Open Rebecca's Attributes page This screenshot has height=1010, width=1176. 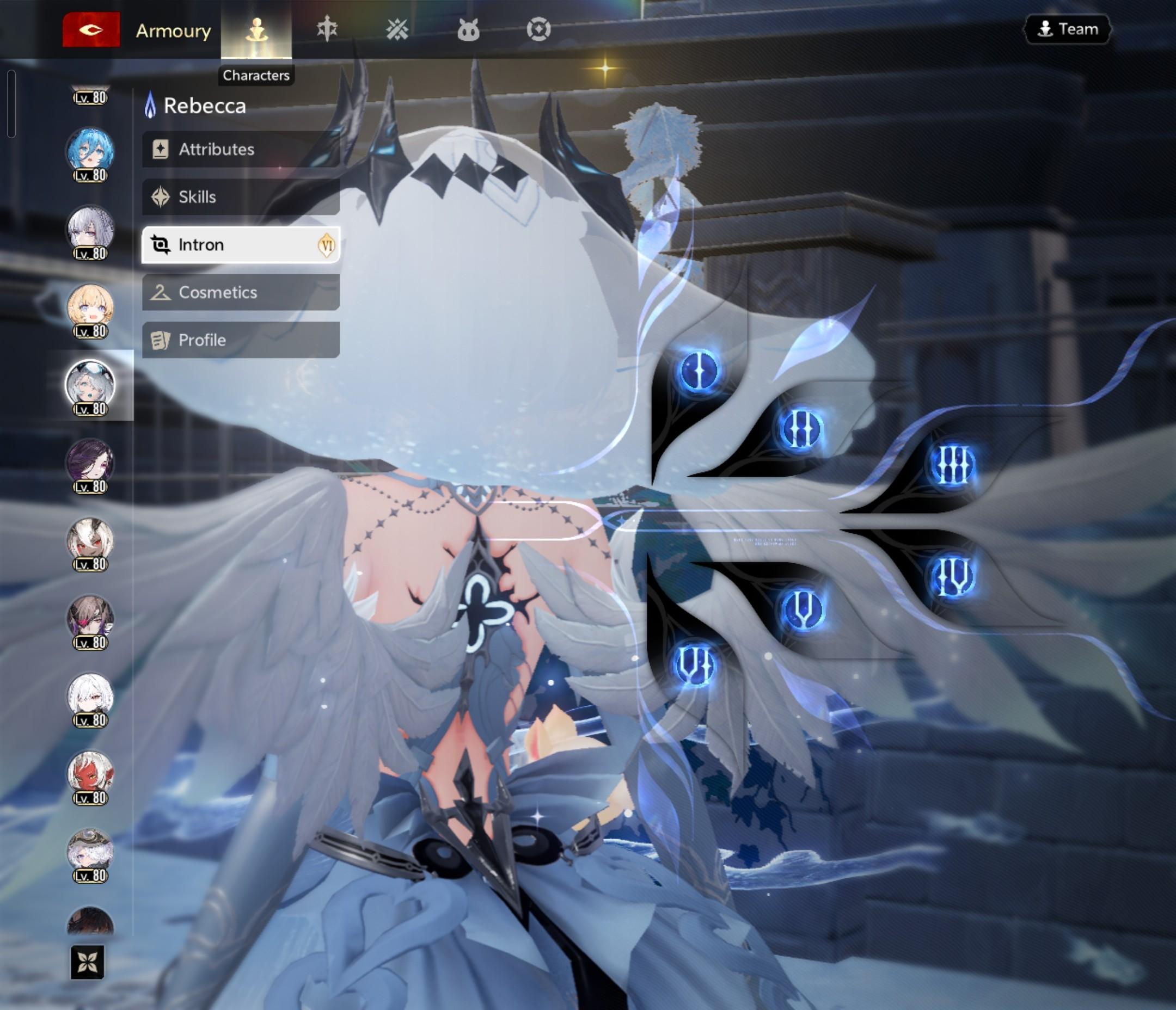coord(241,149)
